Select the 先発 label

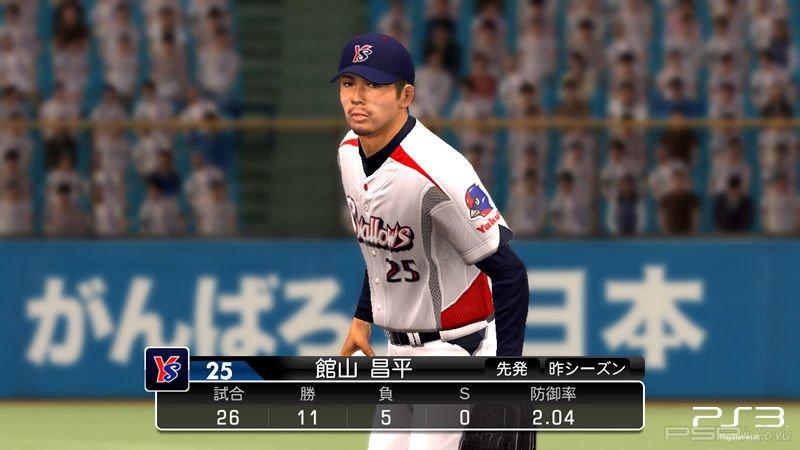click(x=512, y=368)
